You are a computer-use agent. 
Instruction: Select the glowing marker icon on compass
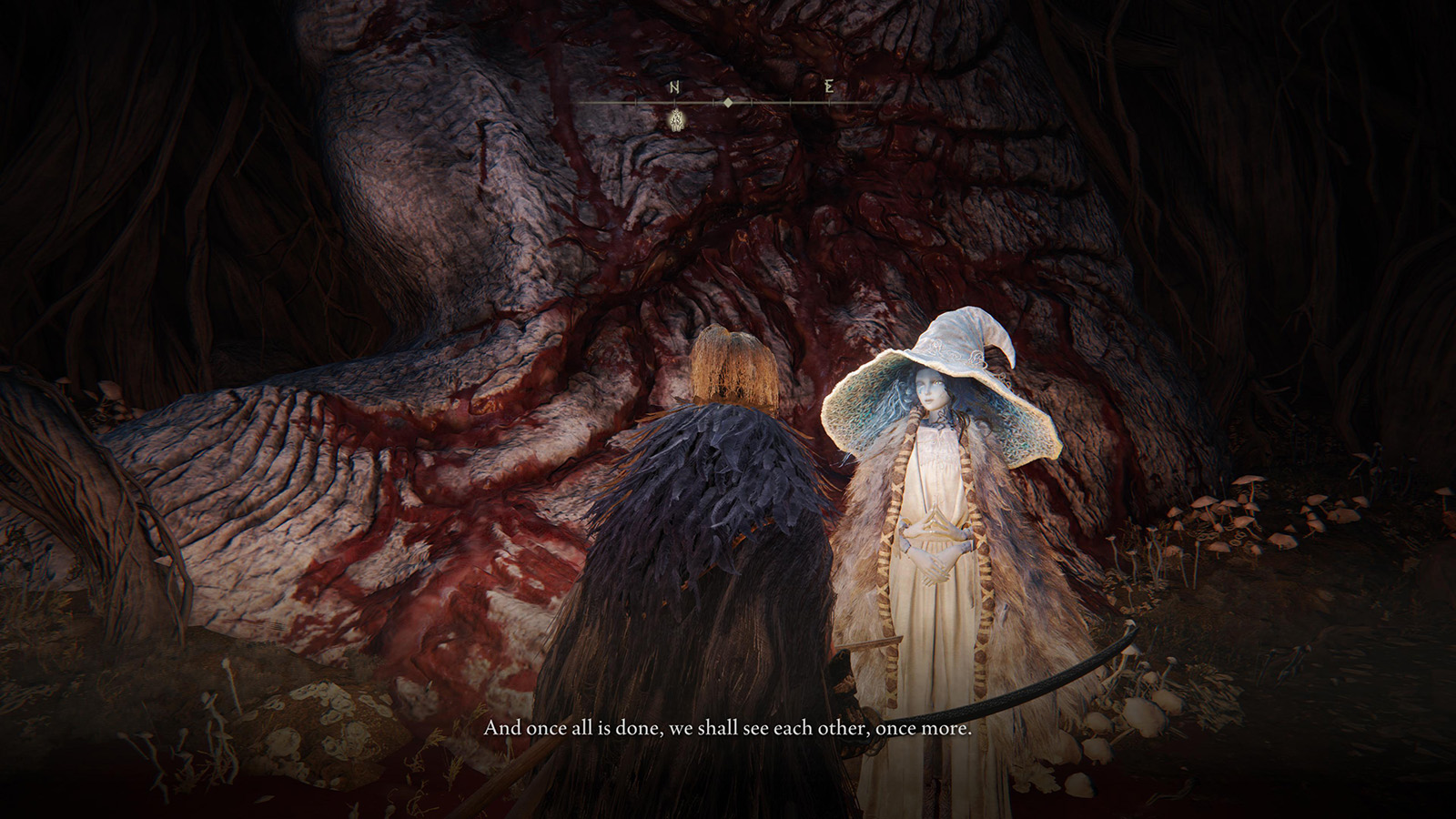click(x=676, y=119)
